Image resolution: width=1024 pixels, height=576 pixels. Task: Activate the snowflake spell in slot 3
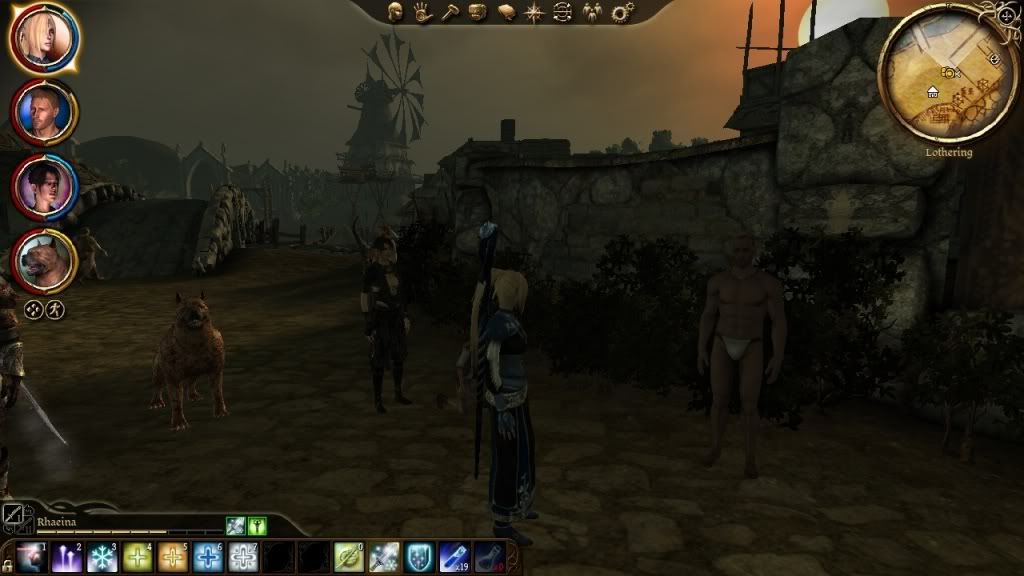pyautogui.click(x=102, y=558)
